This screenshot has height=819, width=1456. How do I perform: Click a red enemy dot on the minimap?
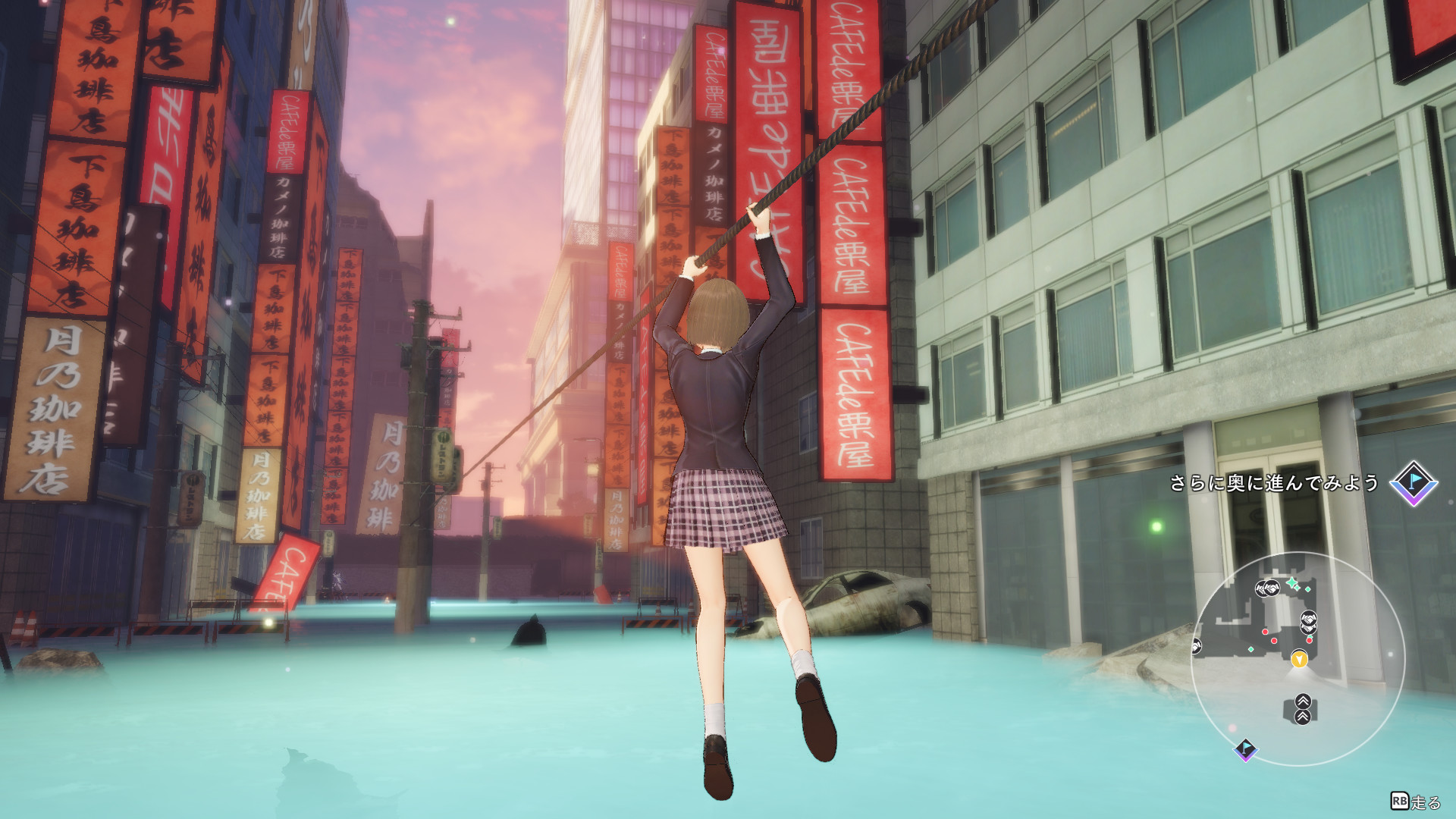point(1265,632)
